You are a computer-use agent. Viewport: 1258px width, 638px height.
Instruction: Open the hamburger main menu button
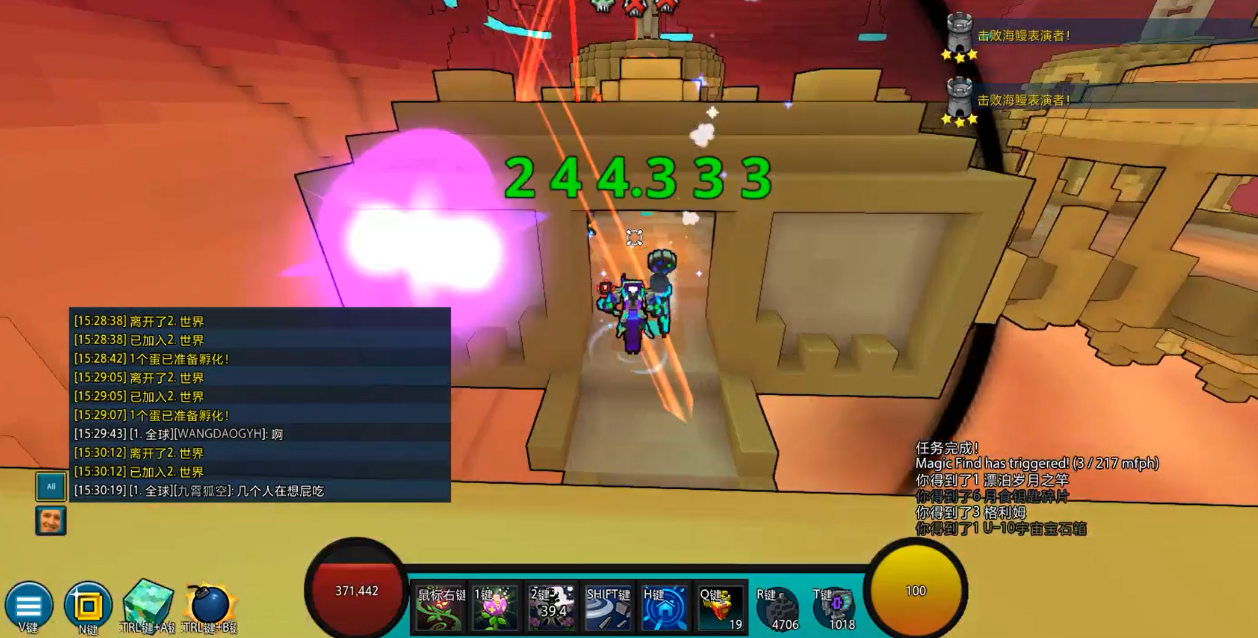coord(28,604)
